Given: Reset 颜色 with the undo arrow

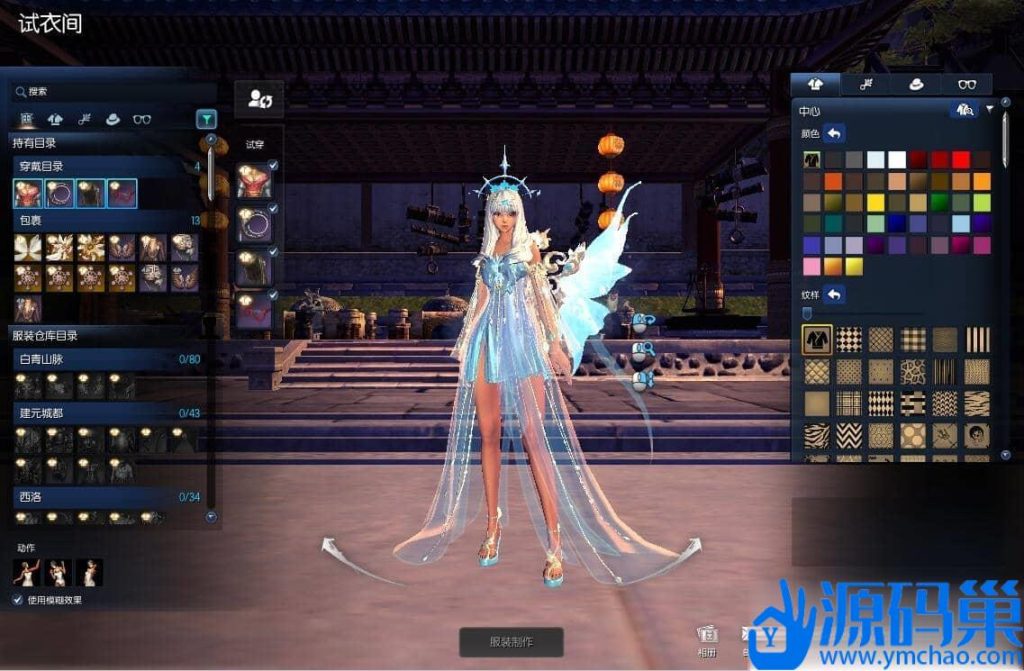Looking at the screenshot, I should (x=834, y=133).
